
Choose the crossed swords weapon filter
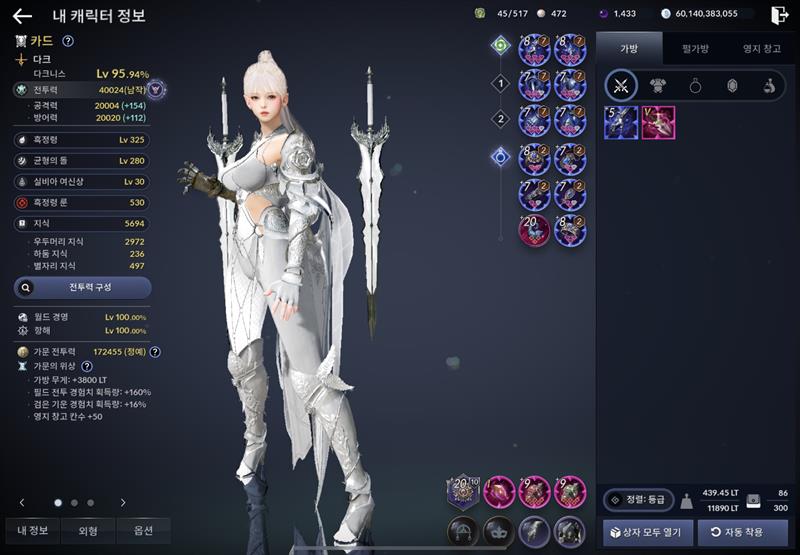point(621,86)
